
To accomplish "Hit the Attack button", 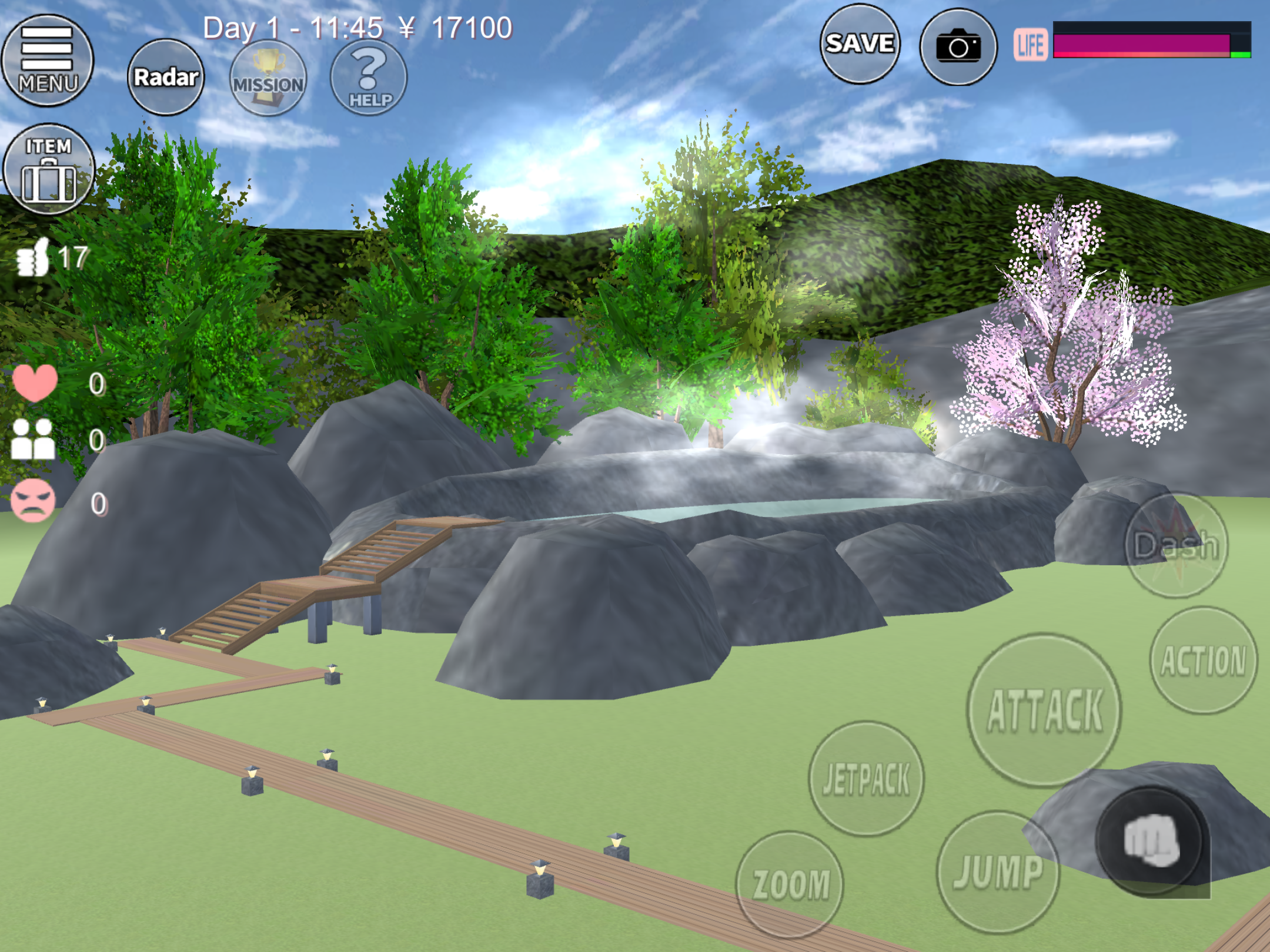I will tap(1044, 710).
